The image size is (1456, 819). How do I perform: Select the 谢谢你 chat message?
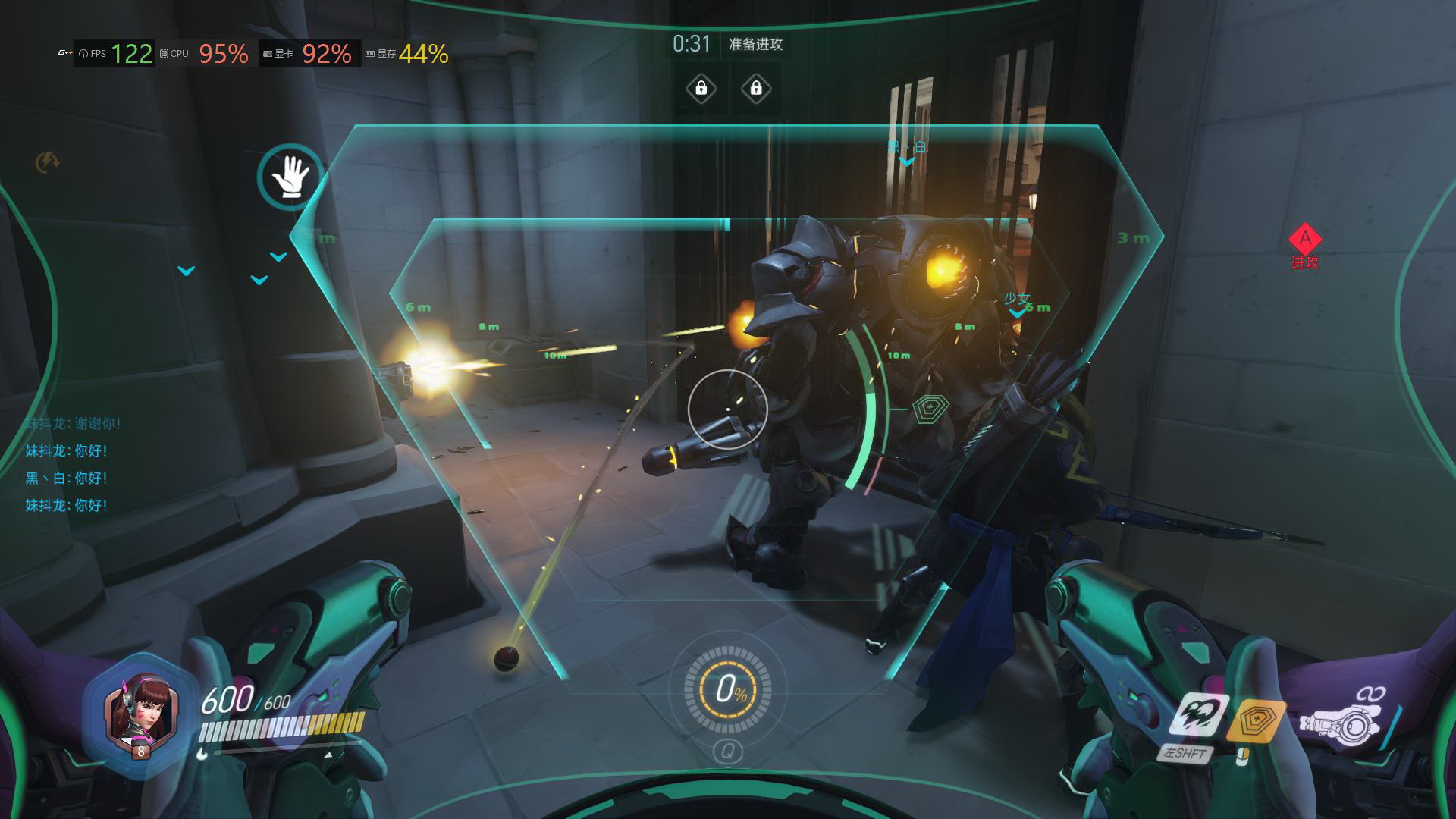coord(73,424)
